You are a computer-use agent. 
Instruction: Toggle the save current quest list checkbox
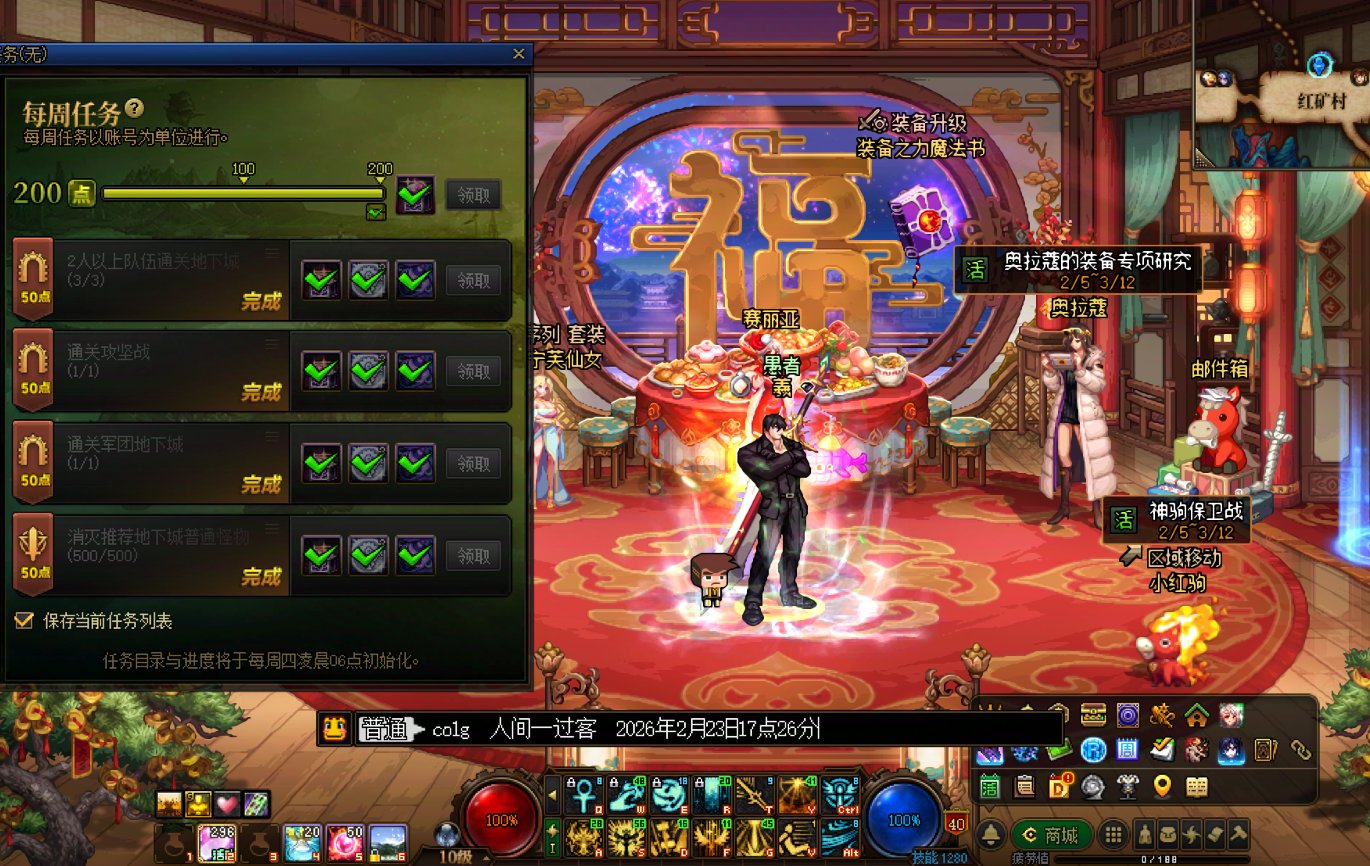pos(25,621)
